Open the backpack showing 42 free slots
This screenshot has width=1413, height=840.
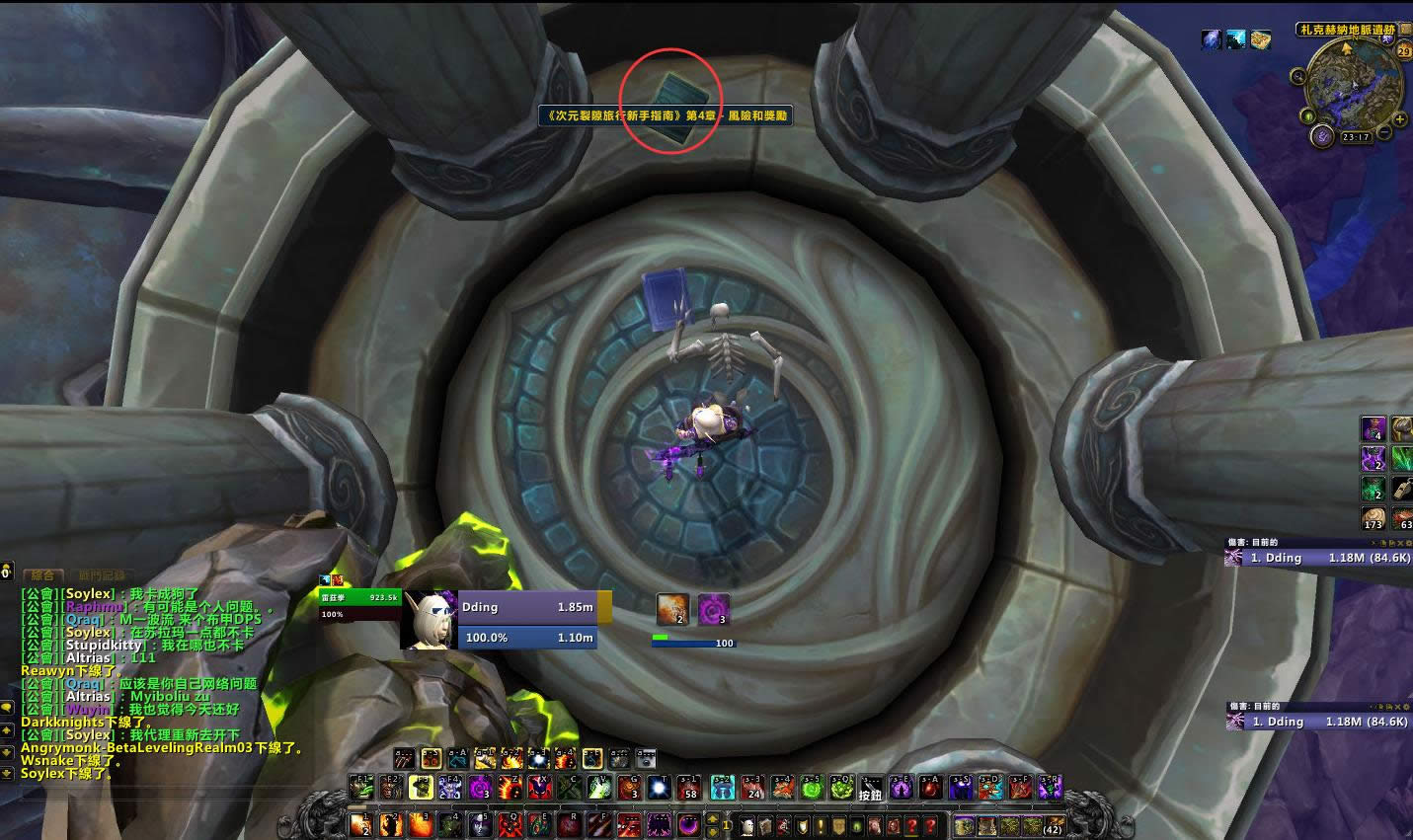click(1053, 826)
